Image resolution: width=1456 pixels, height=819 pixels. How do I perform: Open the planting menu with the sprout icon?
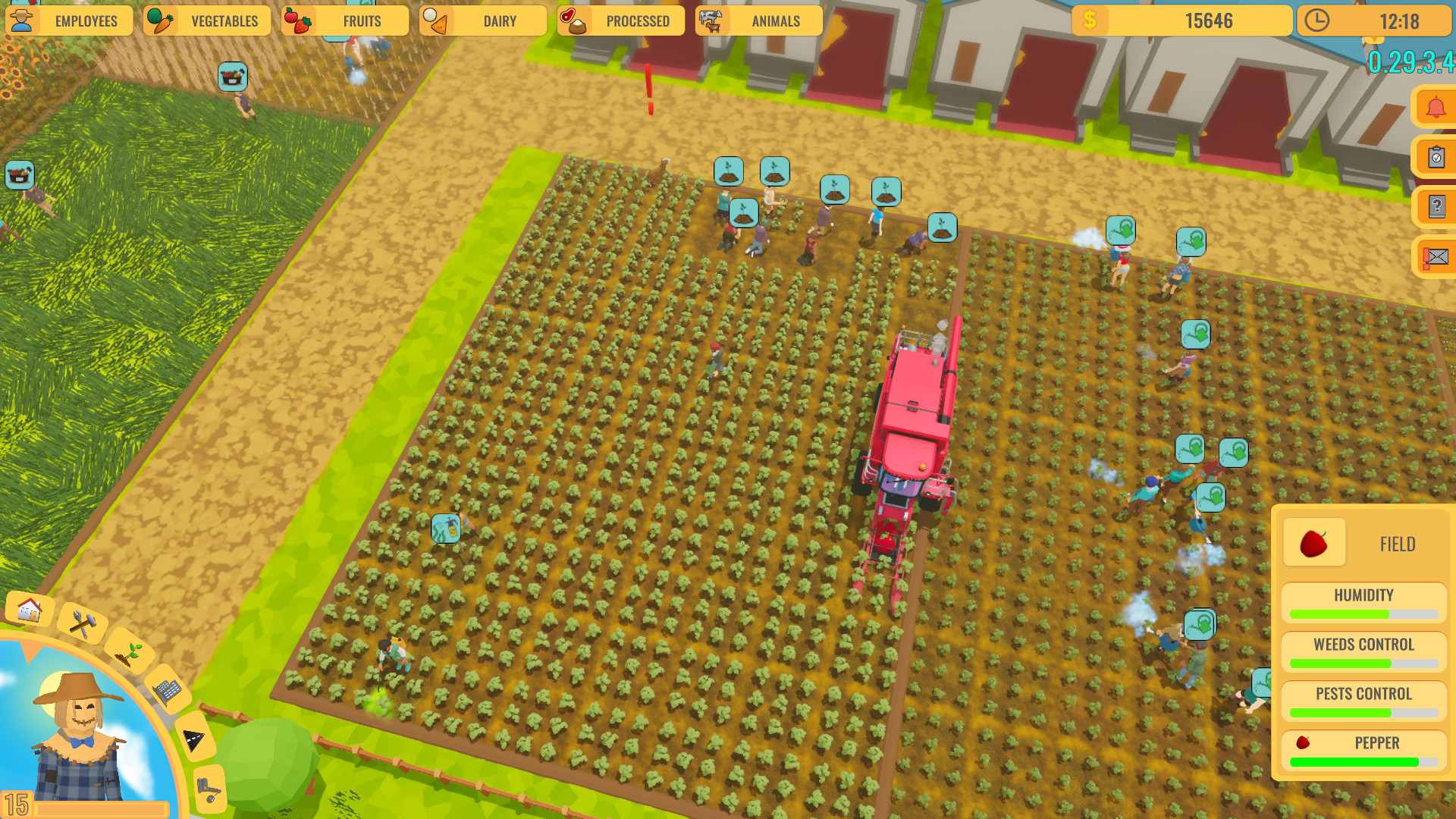tap(130, 653)
